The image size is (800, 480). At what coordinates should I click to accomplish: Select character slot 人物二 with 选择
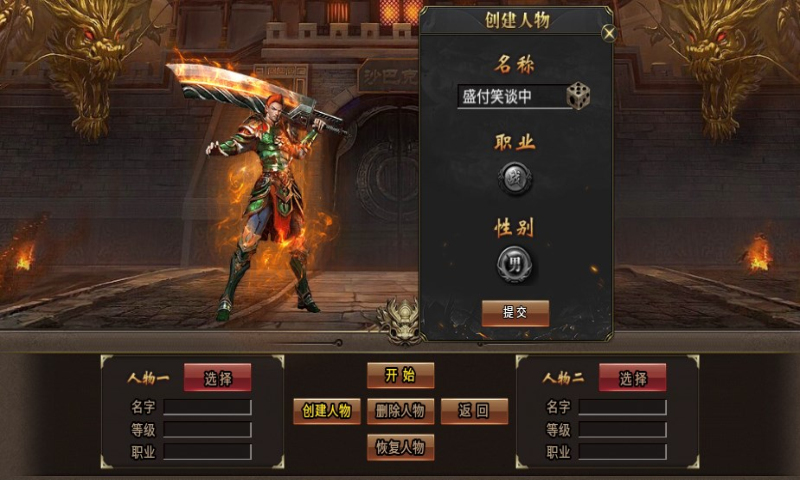pos(632,378)
